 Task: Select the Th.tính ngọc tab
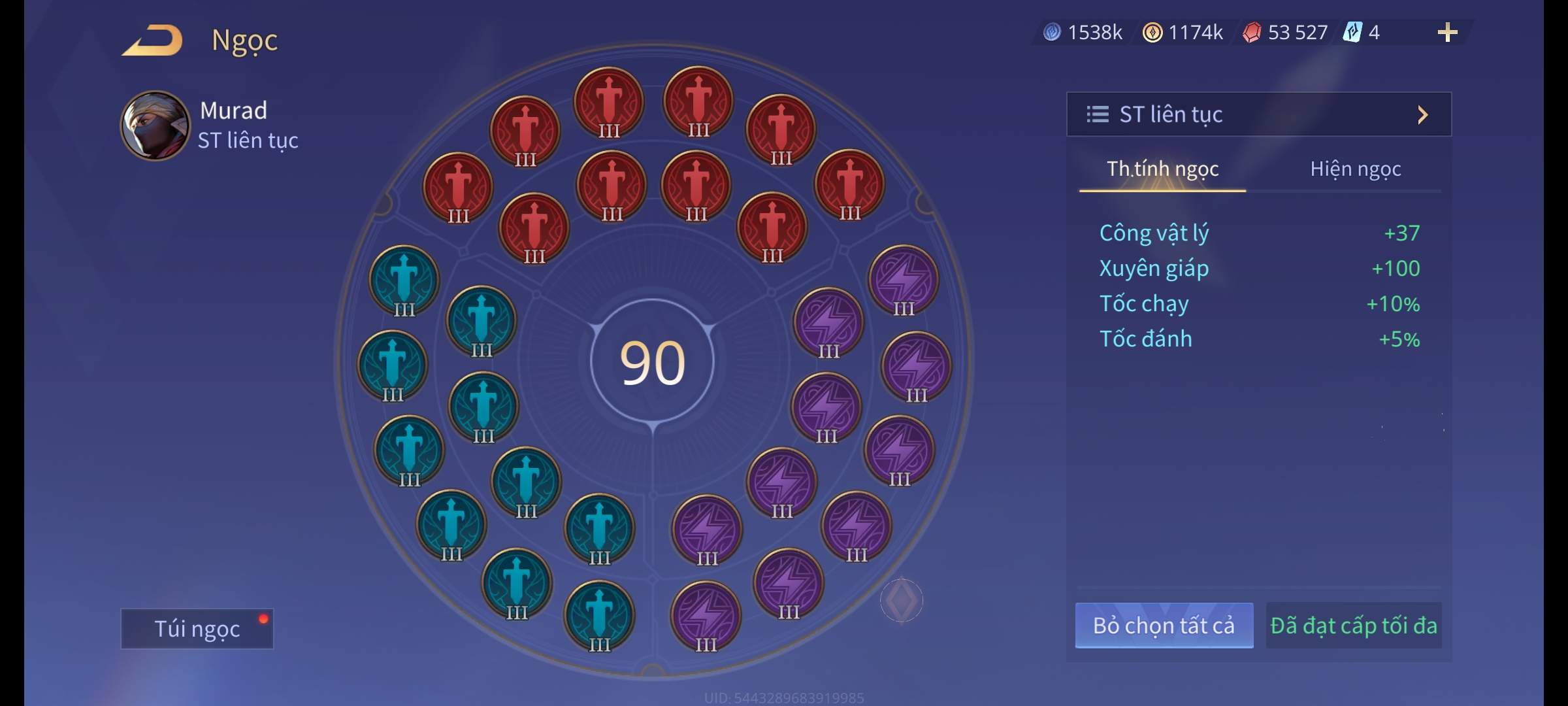tap(1162, 169)
